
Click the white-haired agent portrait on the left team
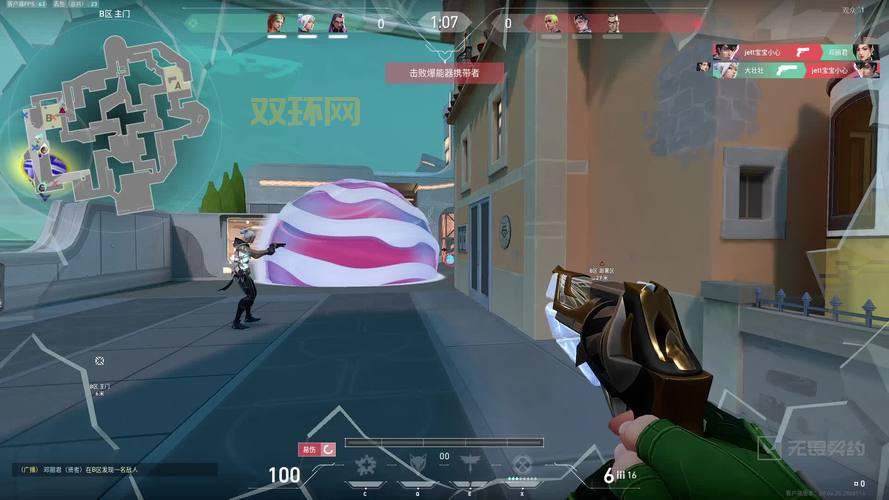click(306, 22)
